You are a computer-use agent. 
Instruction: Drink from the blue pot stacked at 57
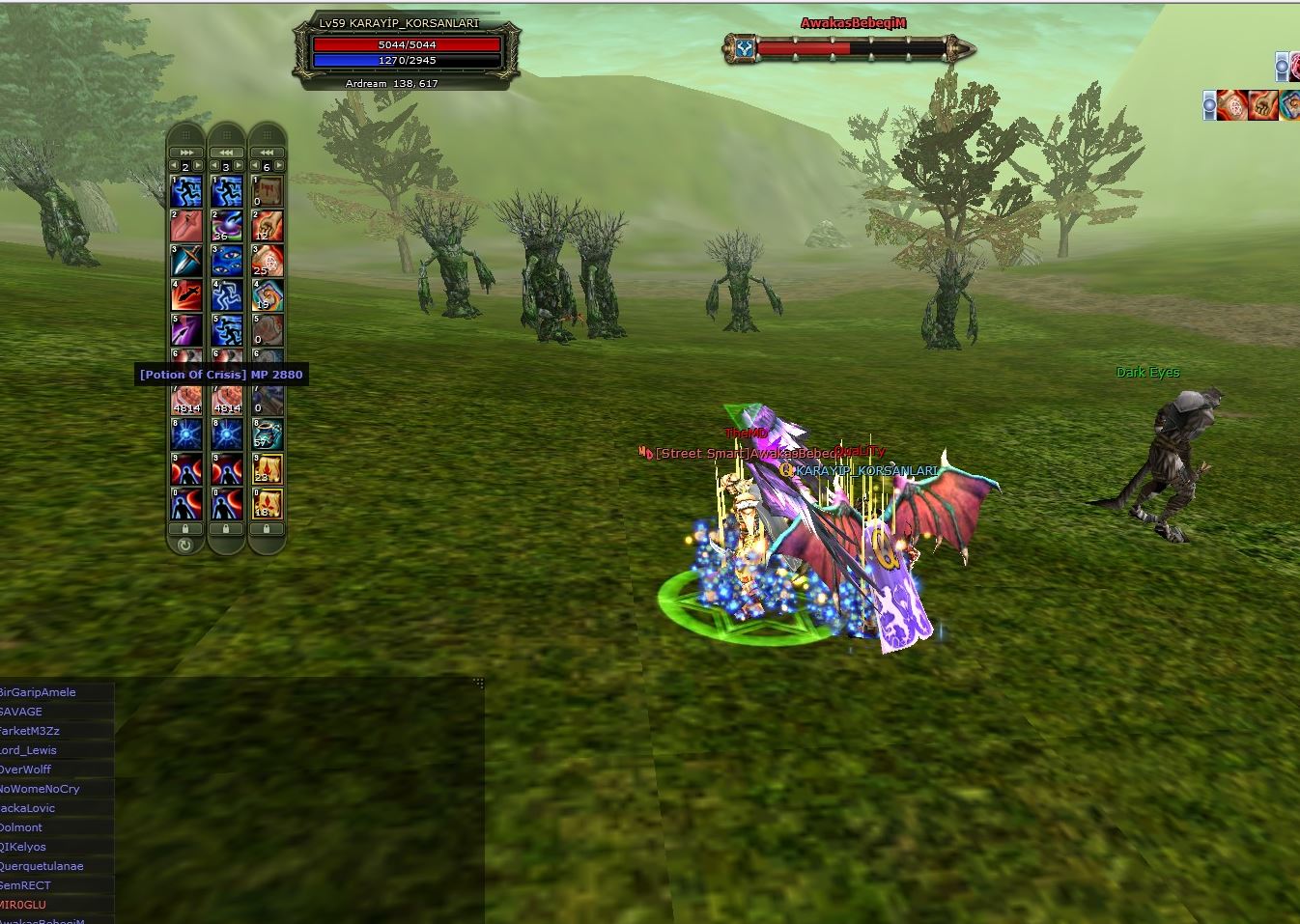tap(267, 435)
